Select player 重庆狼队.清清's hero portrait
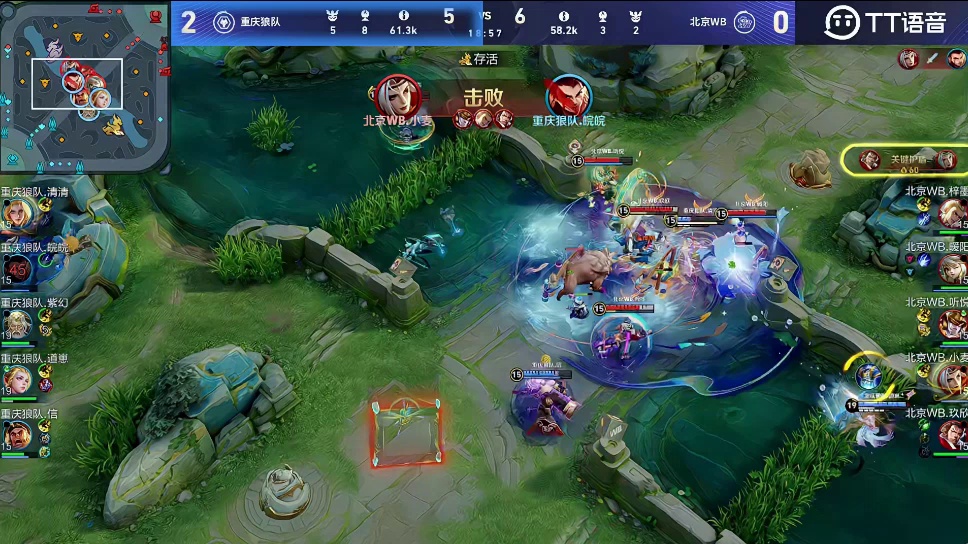This screenshot has height=544, width=968. click(x=18, y=213)
